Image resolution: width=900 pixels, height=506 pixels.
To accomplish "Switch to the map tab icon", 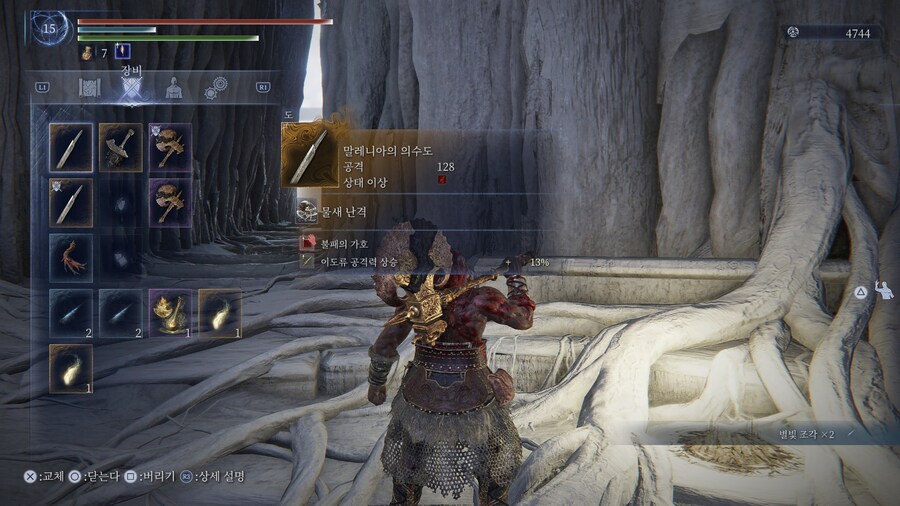I will 90,87.
